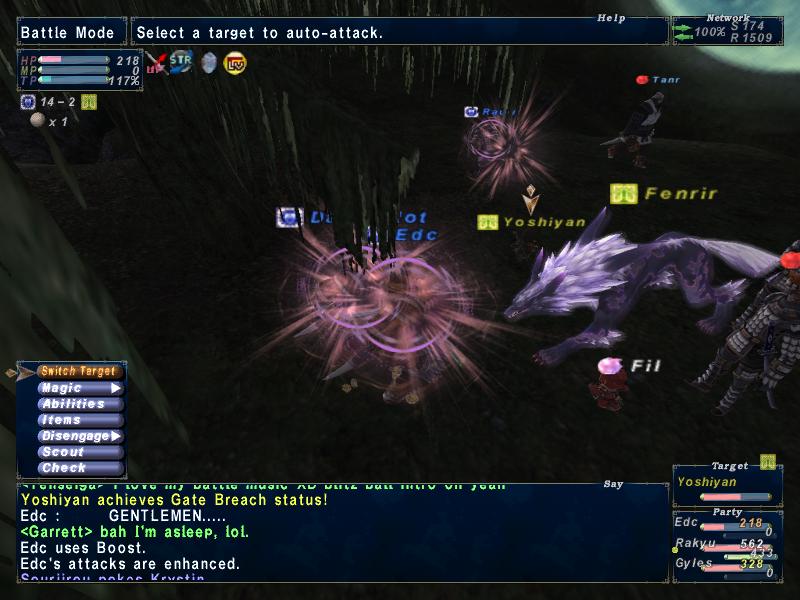Click the yellow Lv status icon

235,63
